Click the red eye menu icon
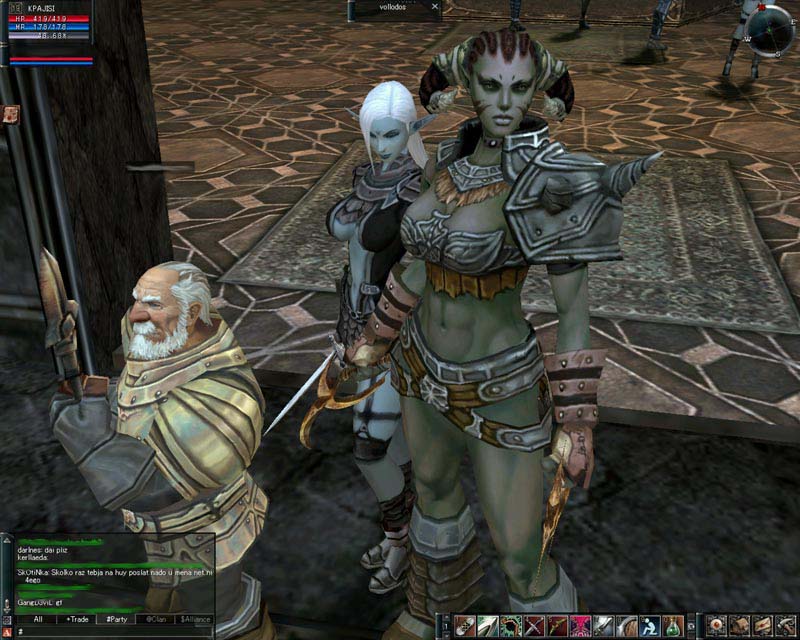800x640 pixels. (x=716, y=626)
